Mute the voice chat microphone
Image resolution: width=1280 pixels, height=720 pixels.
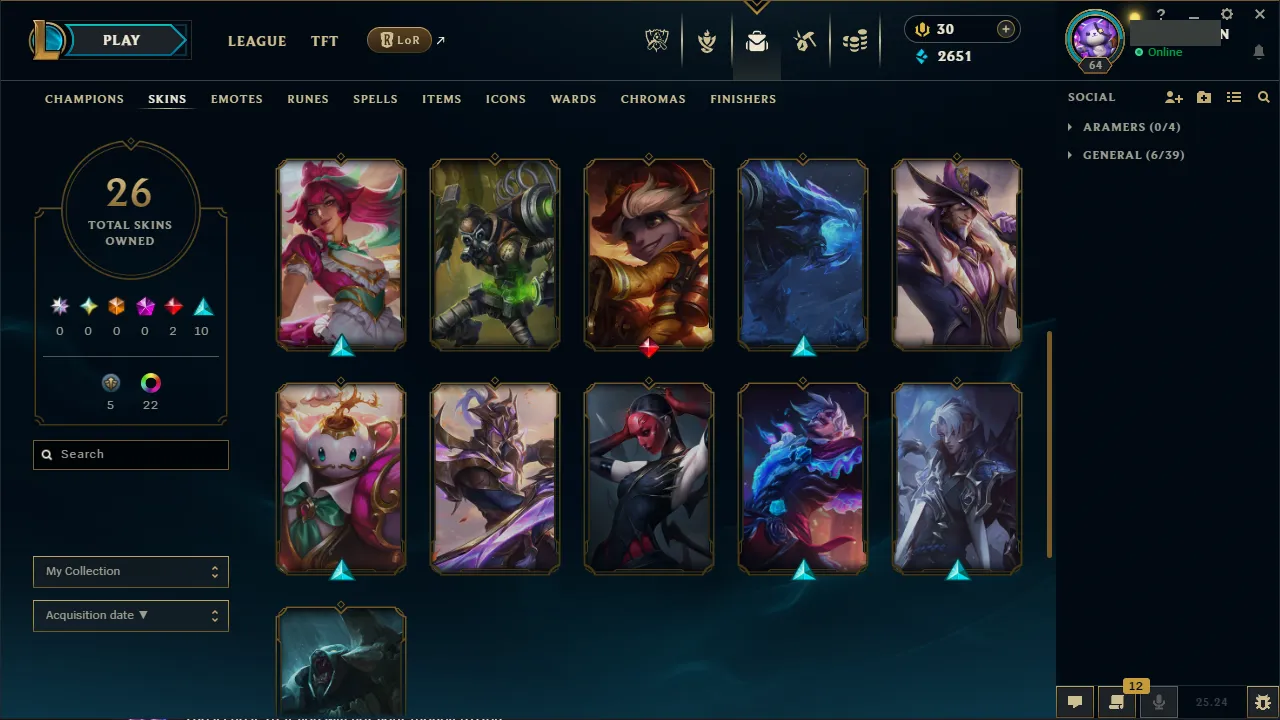pos(1158,701)
